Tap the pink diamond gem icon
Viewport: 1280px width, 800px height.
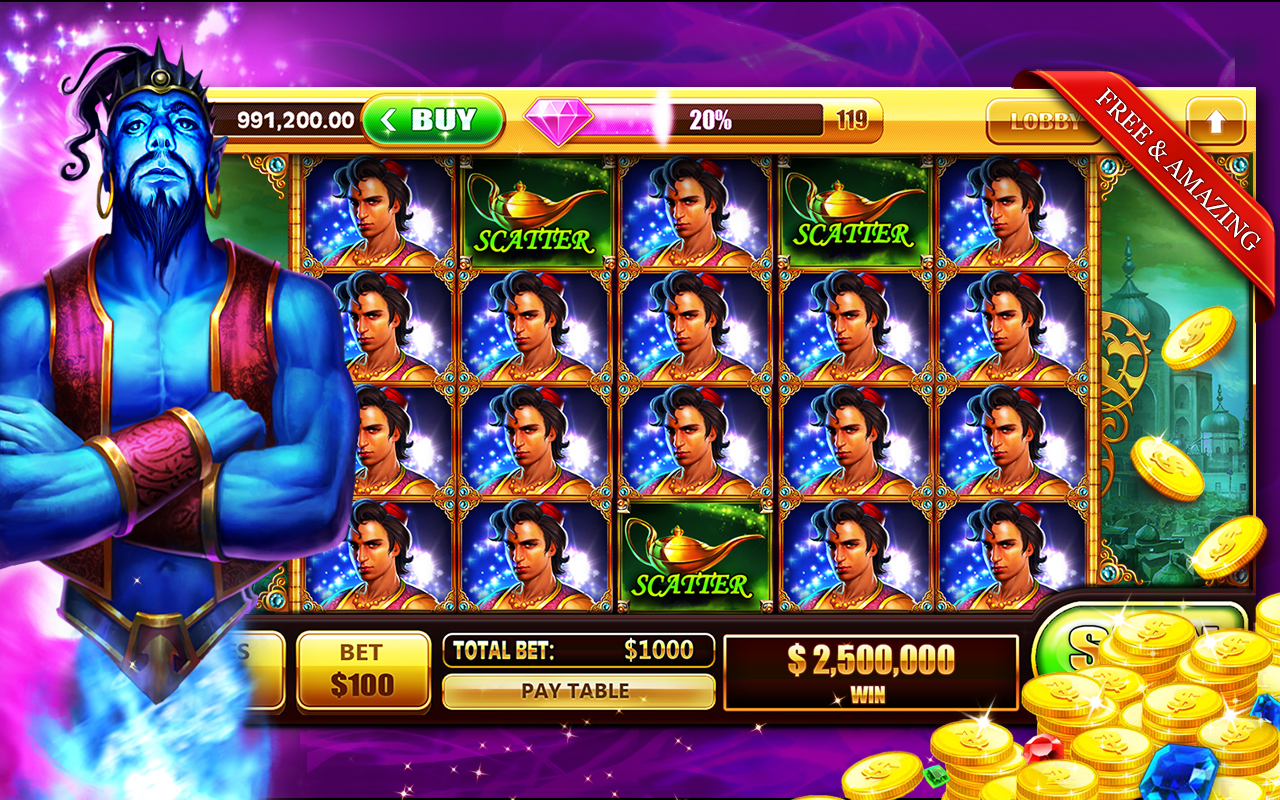556,118
